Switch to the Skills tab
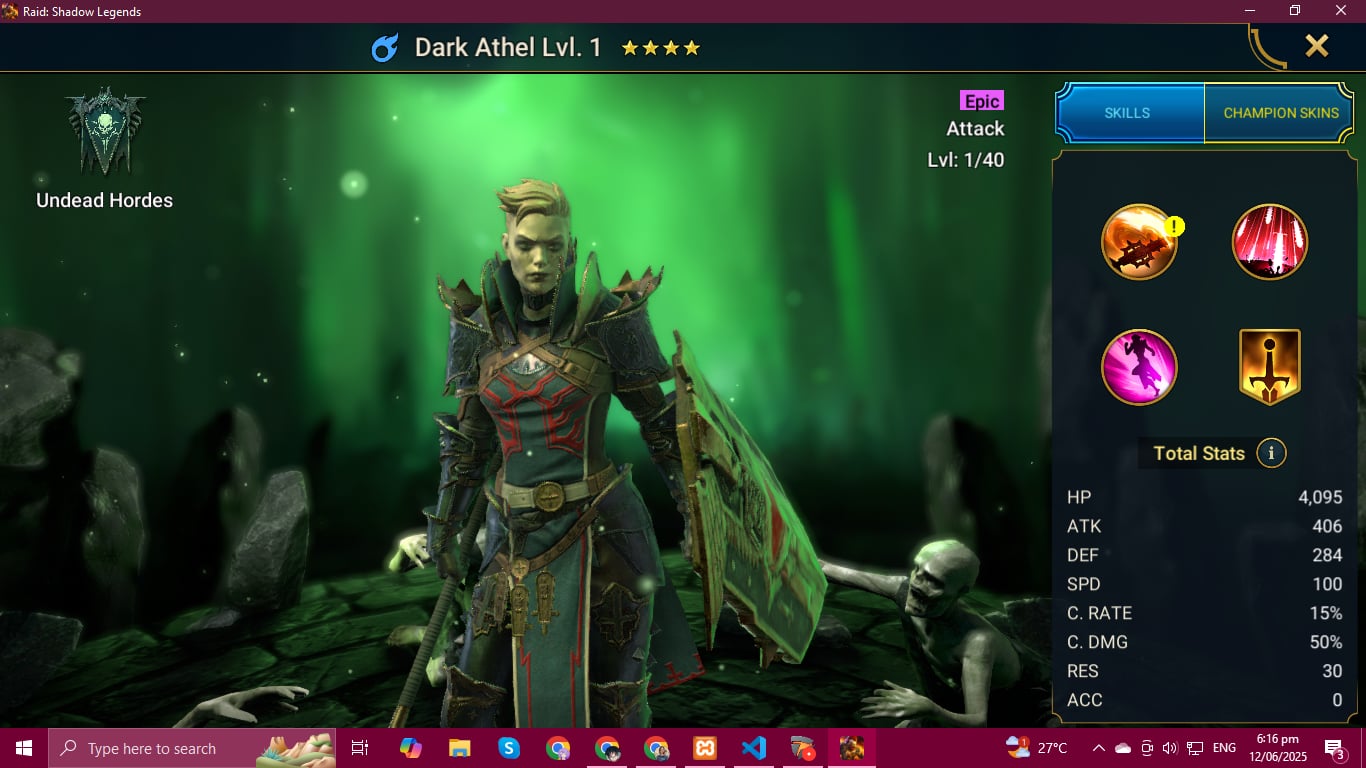This screenshot has width=1366, height=768. click(x=1127, y=113)
